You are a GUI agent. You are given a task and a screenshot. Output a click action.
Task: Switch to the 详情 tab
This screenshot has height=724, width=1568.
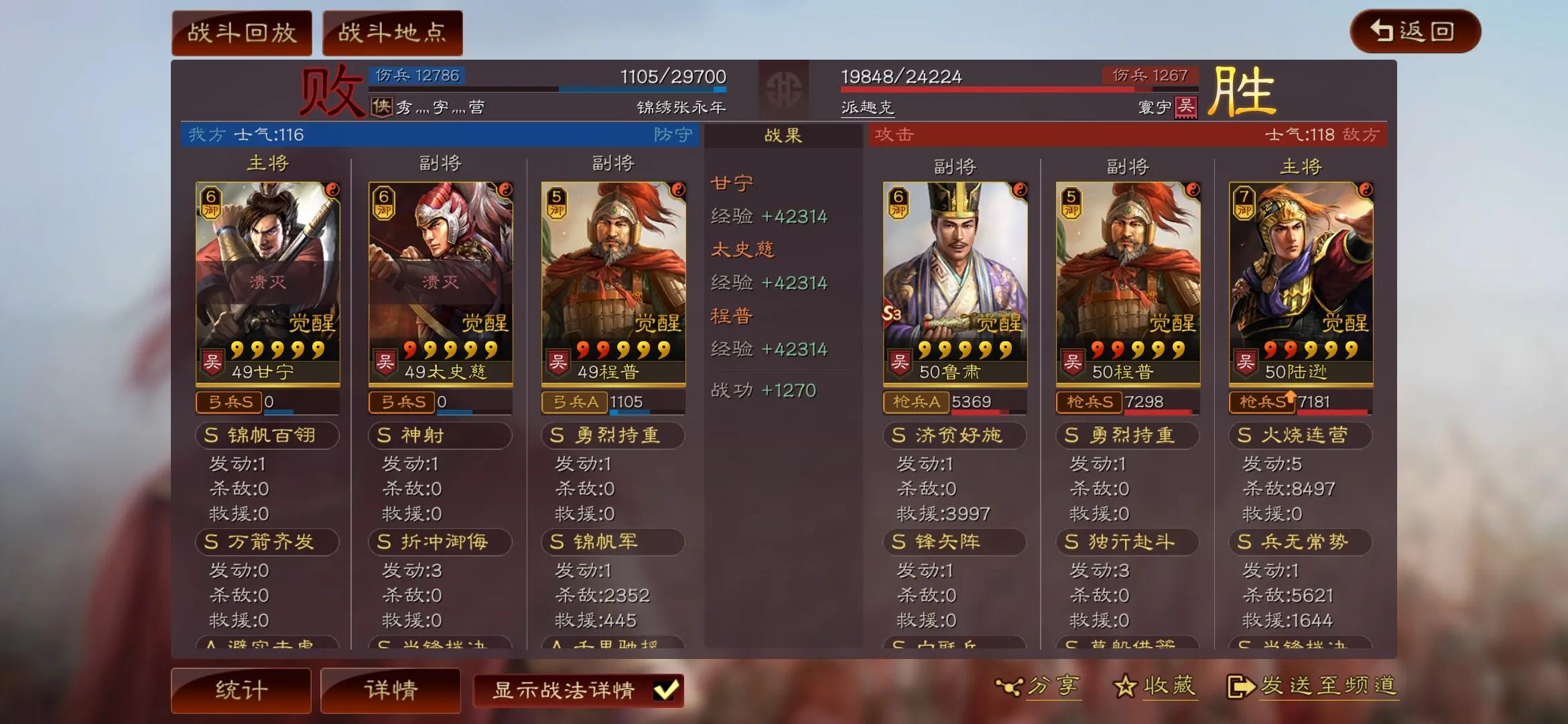pyautogui.click(x=389, y=689)
